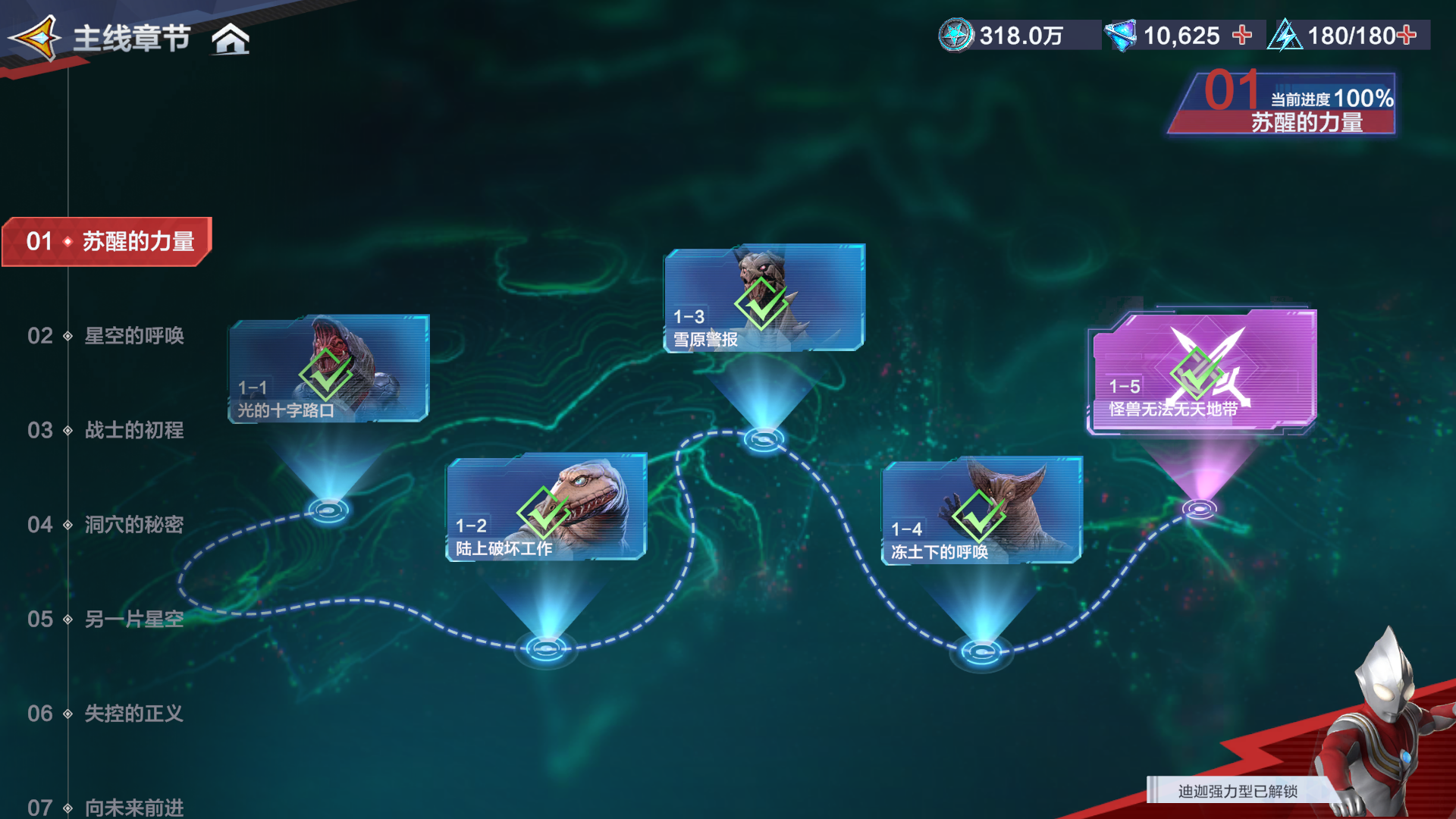Pick stage 1-4 冻土下的呼唤
Viewport: 1456px width, 819px height.
click(x=981, y=510)
